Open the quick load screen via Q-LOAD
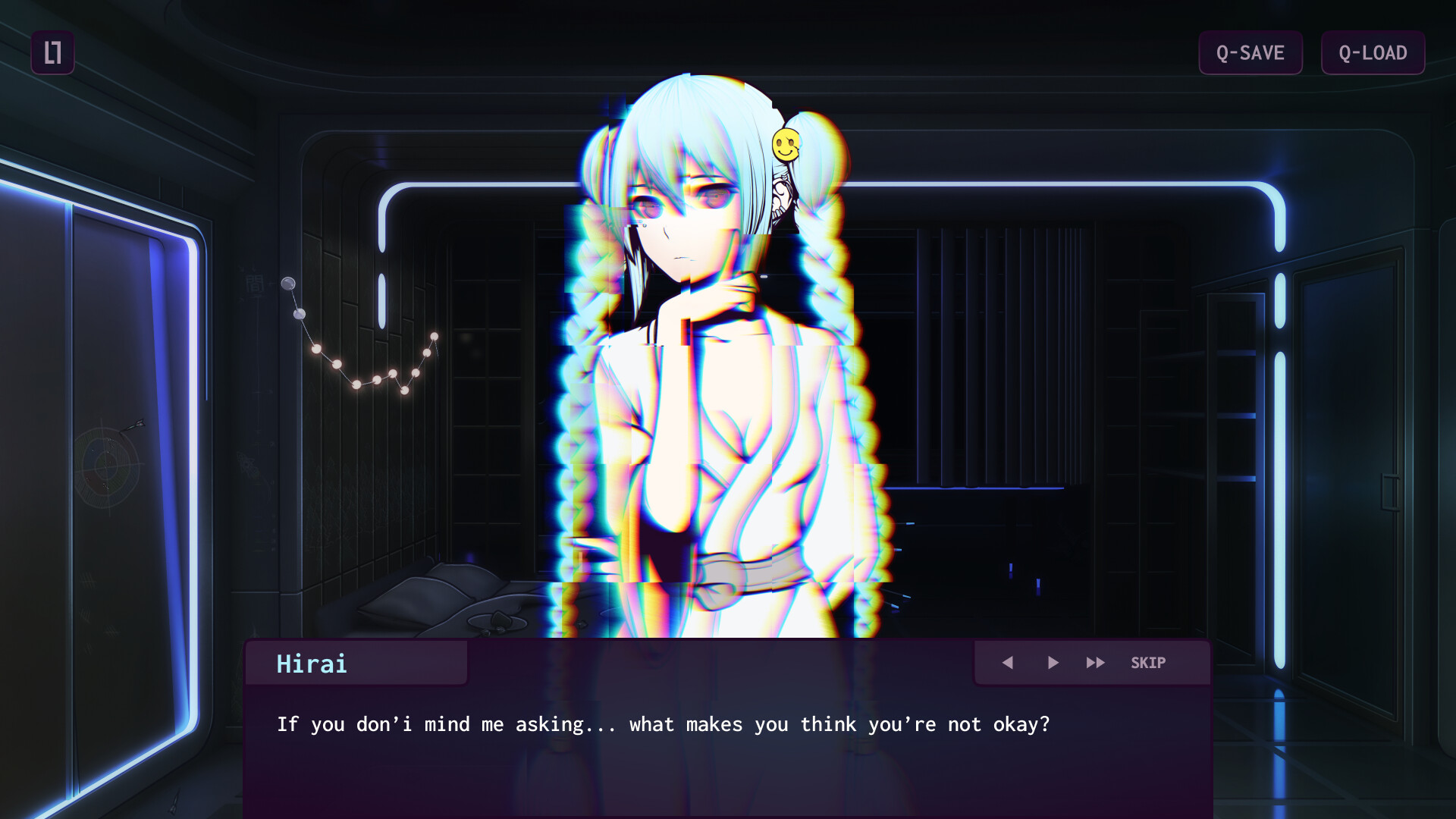Image resolution: width=1456 pixels, height=819 pixels. pos(1373,52)
